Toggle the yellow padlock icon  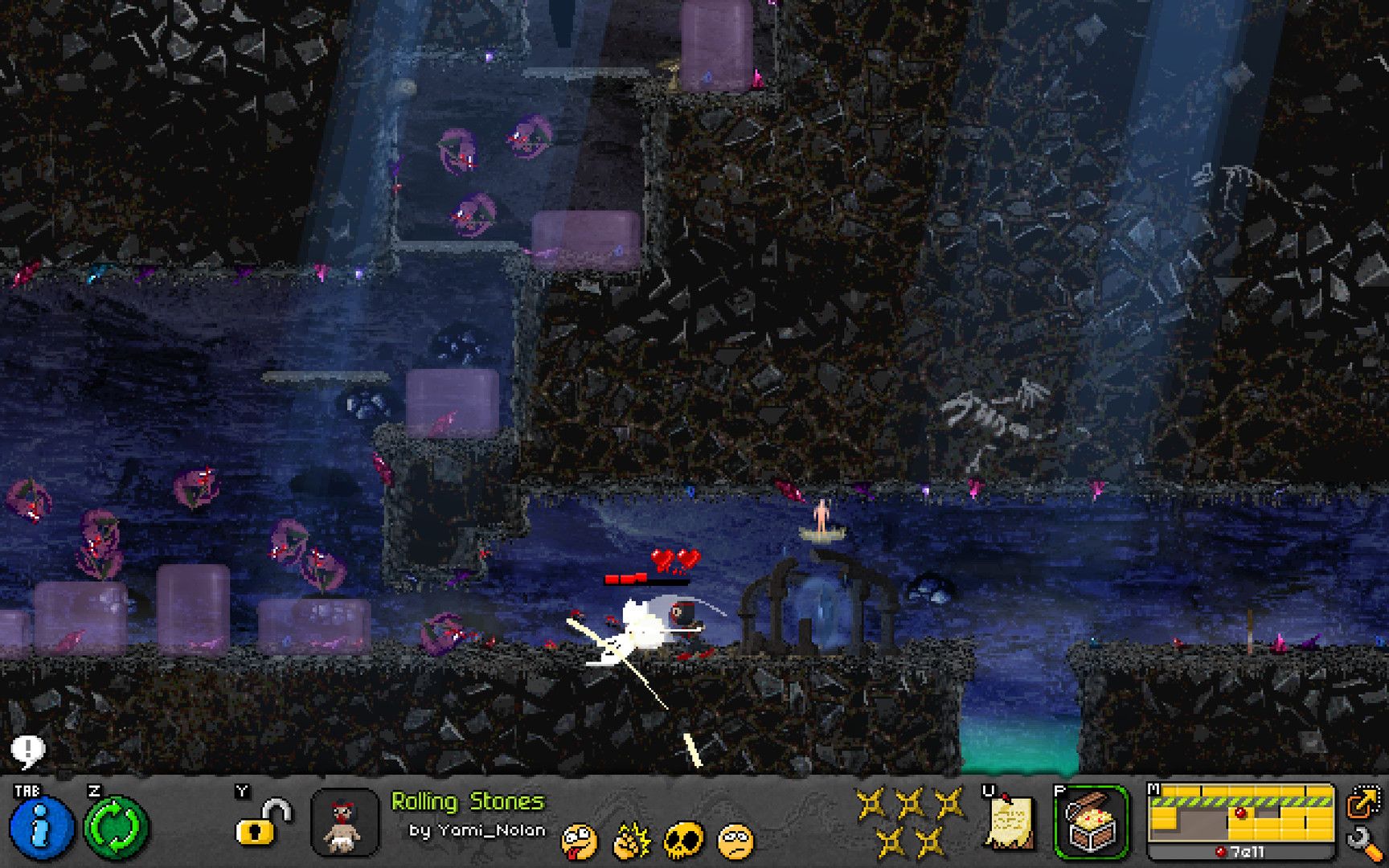(x=262, y=824)
